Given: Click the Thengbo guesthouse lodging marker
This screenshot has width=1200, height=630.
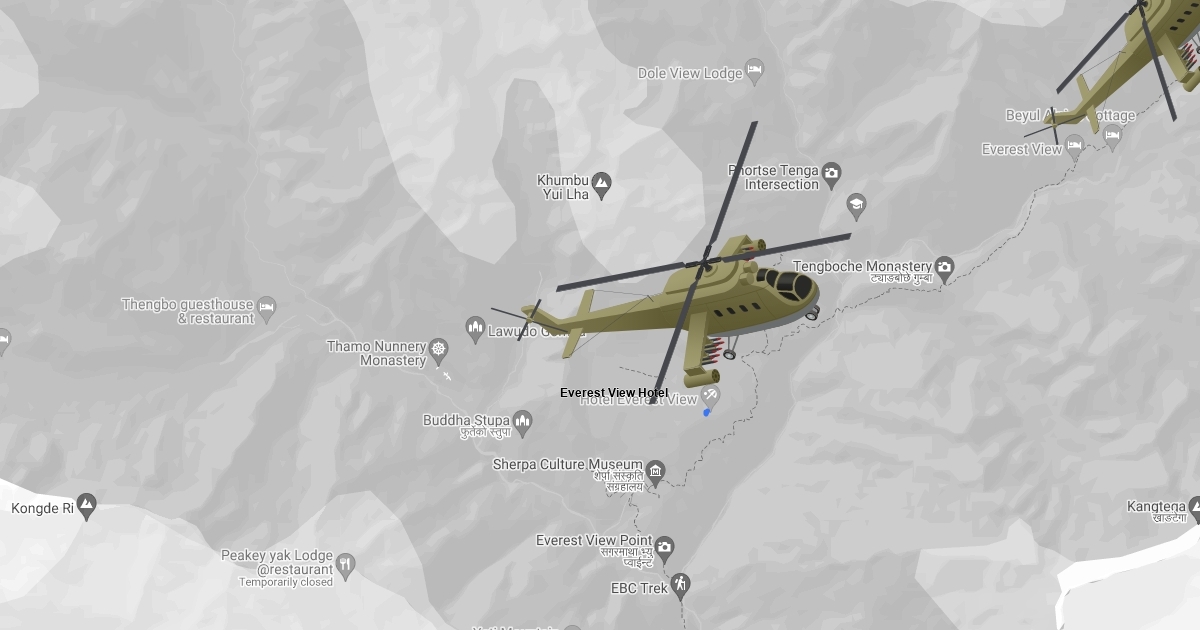Looking at the screenshot, I should pyautogui.click(x=266, y=306).
